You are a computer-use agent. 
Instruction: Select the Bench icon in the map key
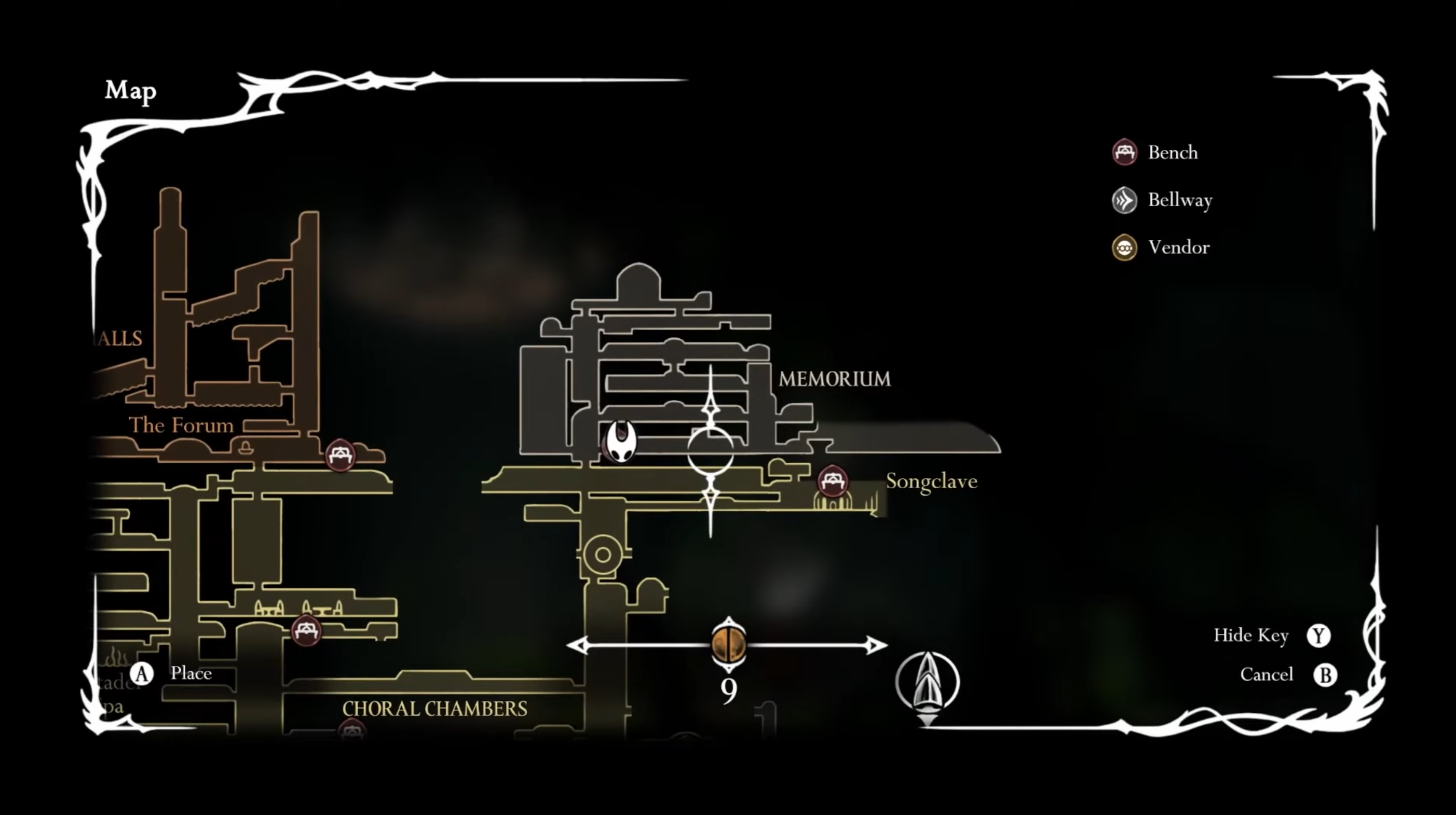point(1124,153)
